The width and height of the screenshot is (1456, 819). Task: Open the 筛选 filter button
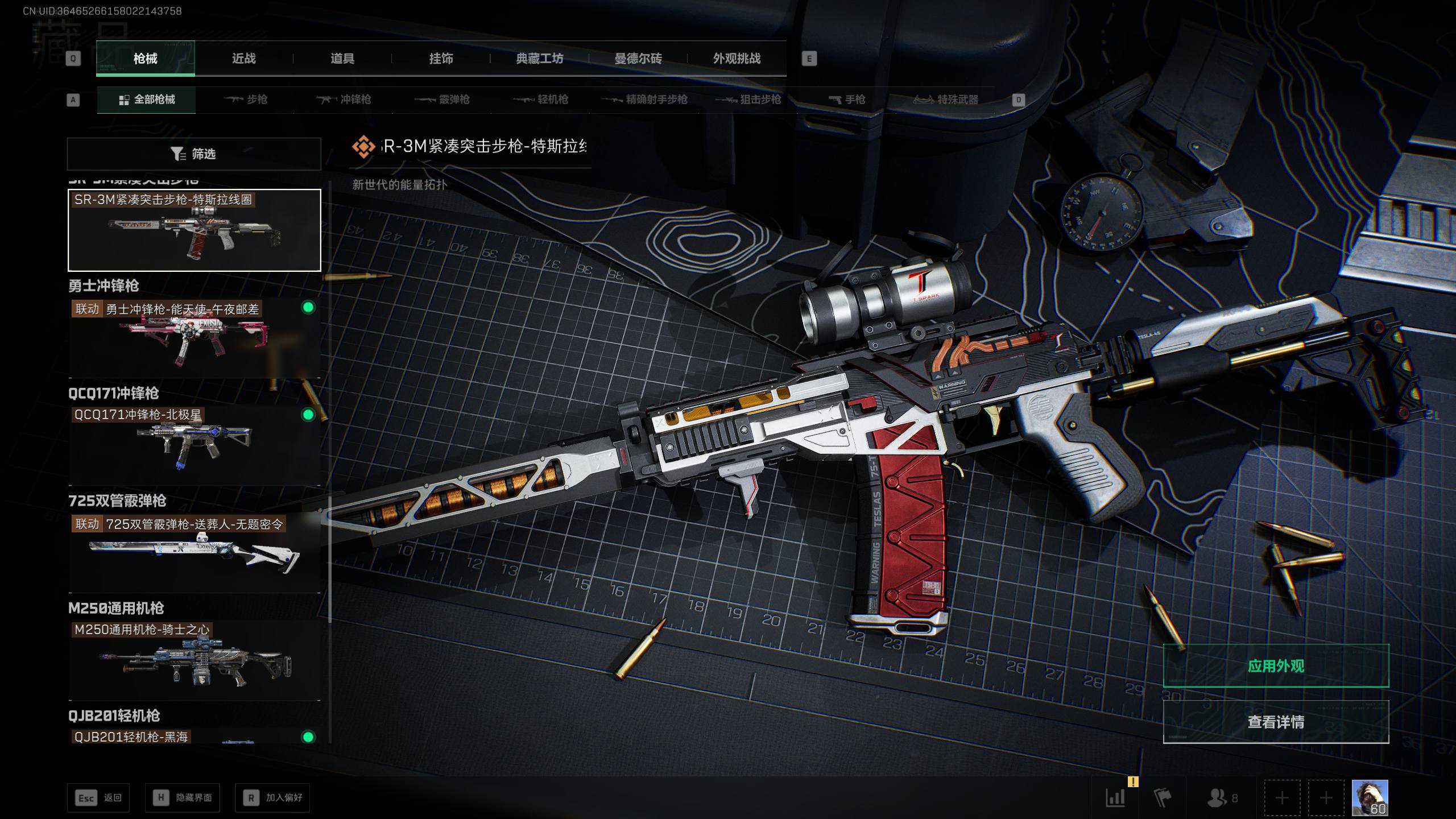click(194, 154)
